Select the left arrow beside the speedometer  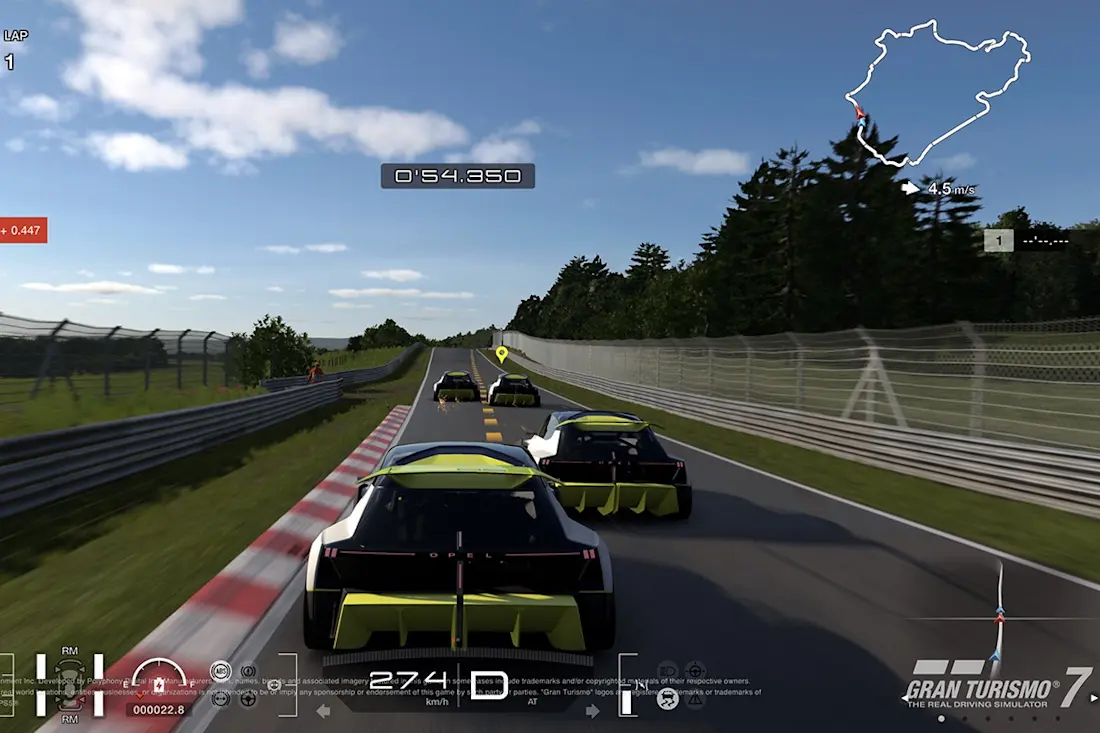click(323, 711)
